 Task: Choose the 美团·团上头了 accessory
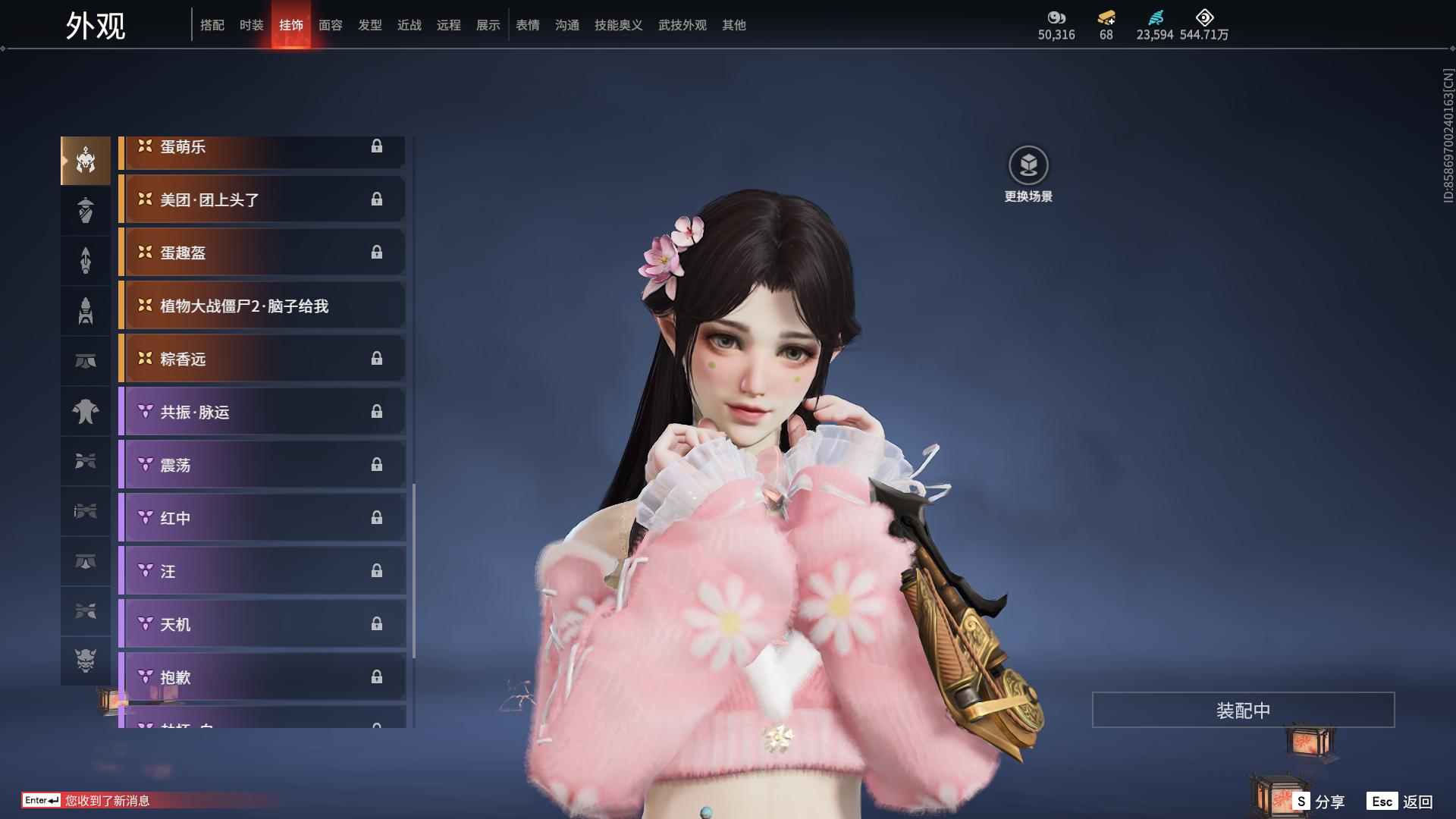point(262,199)
